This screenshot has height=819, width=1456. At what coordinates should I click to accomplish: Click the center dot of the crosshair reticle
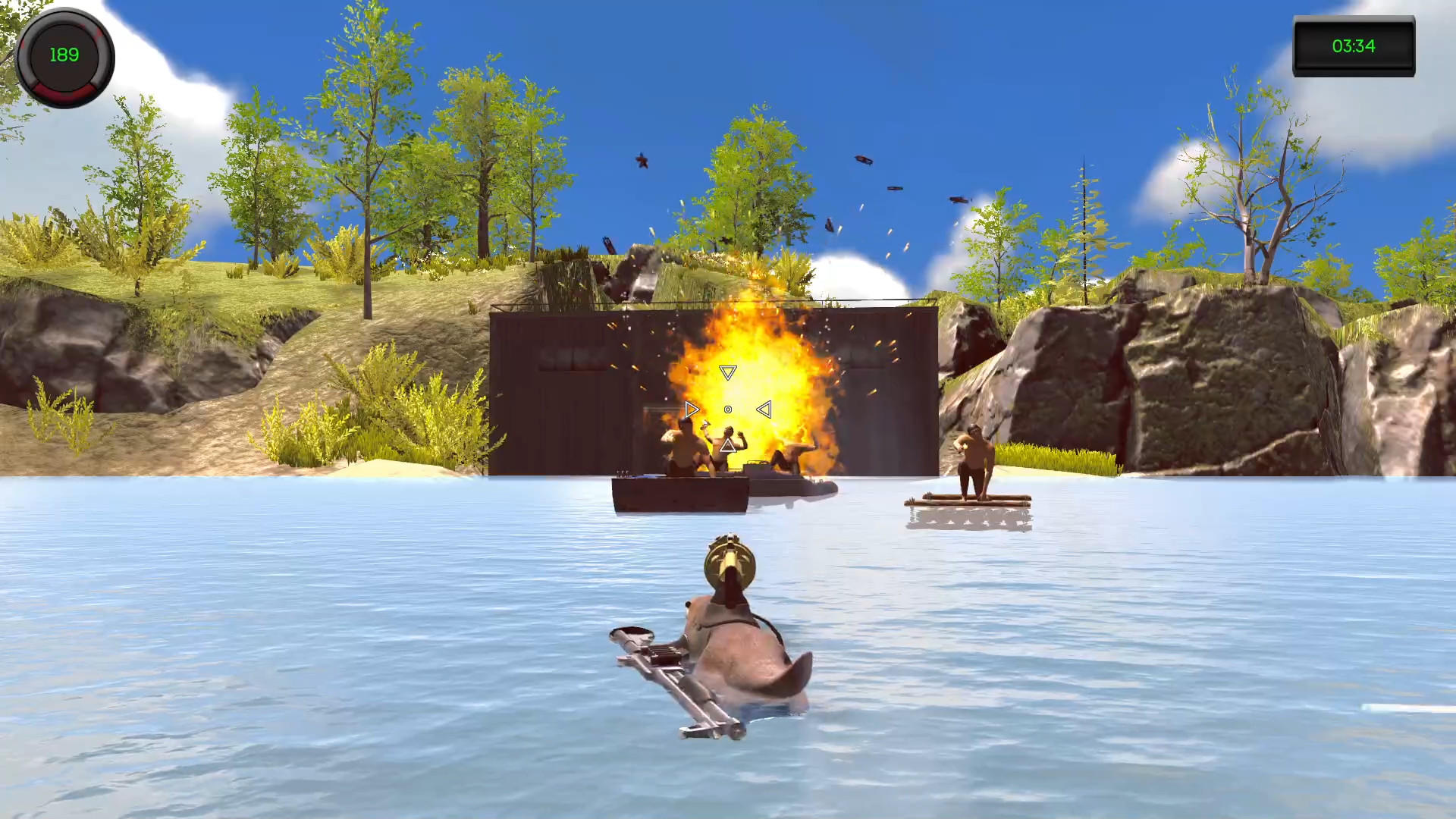(x=728, y=409)
